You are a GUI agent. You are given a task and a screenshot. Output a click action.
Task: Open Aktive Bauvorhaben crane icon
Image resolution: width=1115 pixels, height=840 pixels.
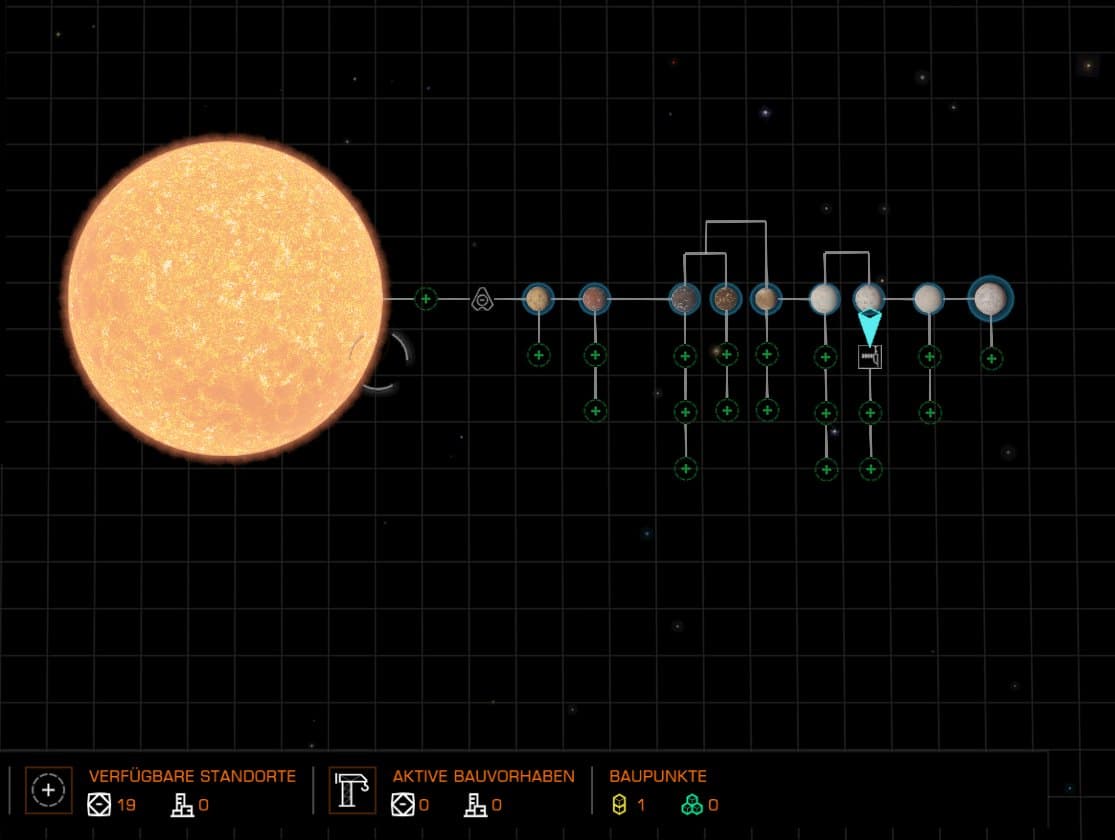pyautogui.click(x=352, y=790)
